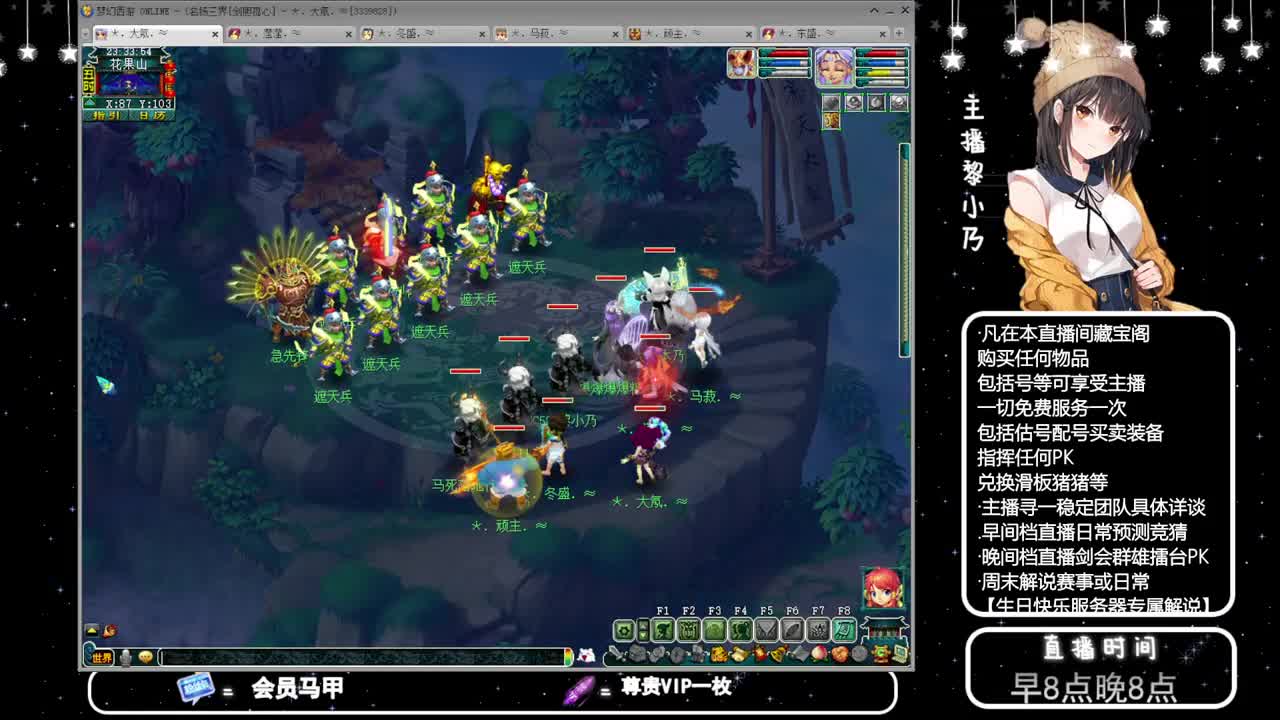Click the peach item in the quickbar
The height and width of the screenshot is (720, 1280).
coord(819,652)
